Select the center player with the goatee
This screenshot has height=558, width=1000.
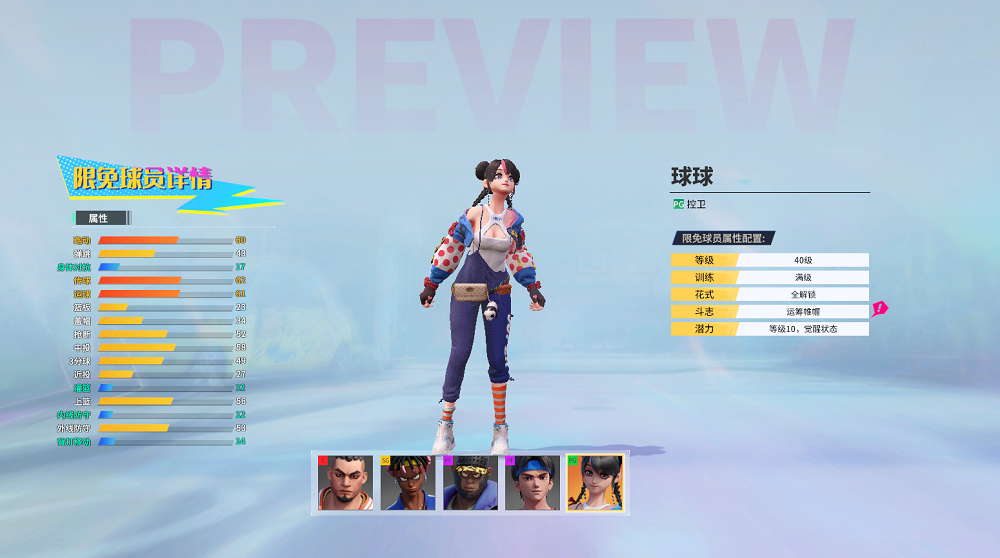[x=345, y=483]
